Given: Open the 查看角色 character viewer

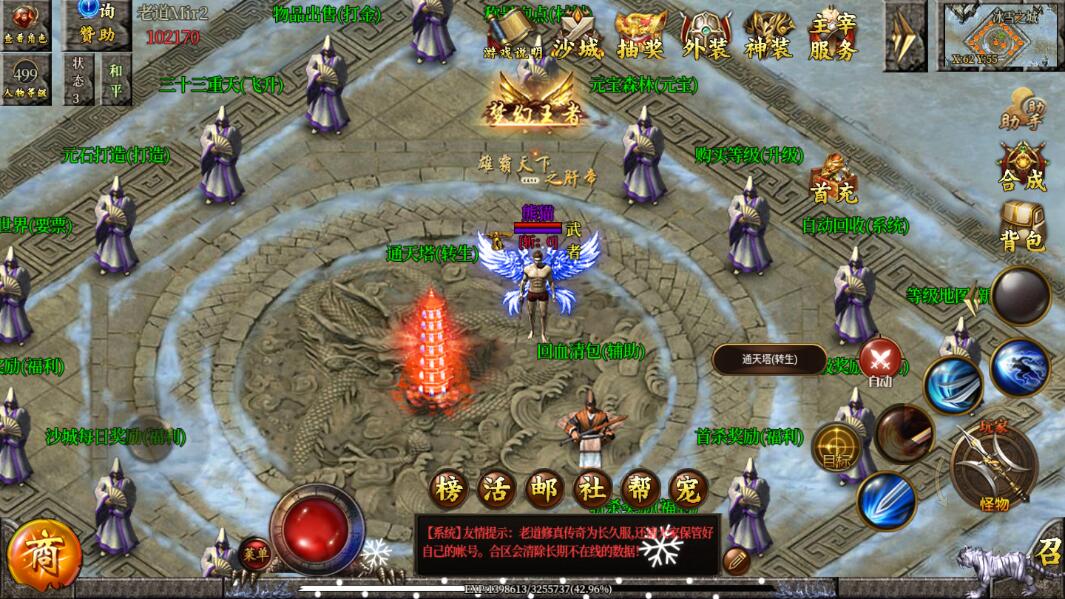Looking at the screenshot, I should (x=24, y=23).
